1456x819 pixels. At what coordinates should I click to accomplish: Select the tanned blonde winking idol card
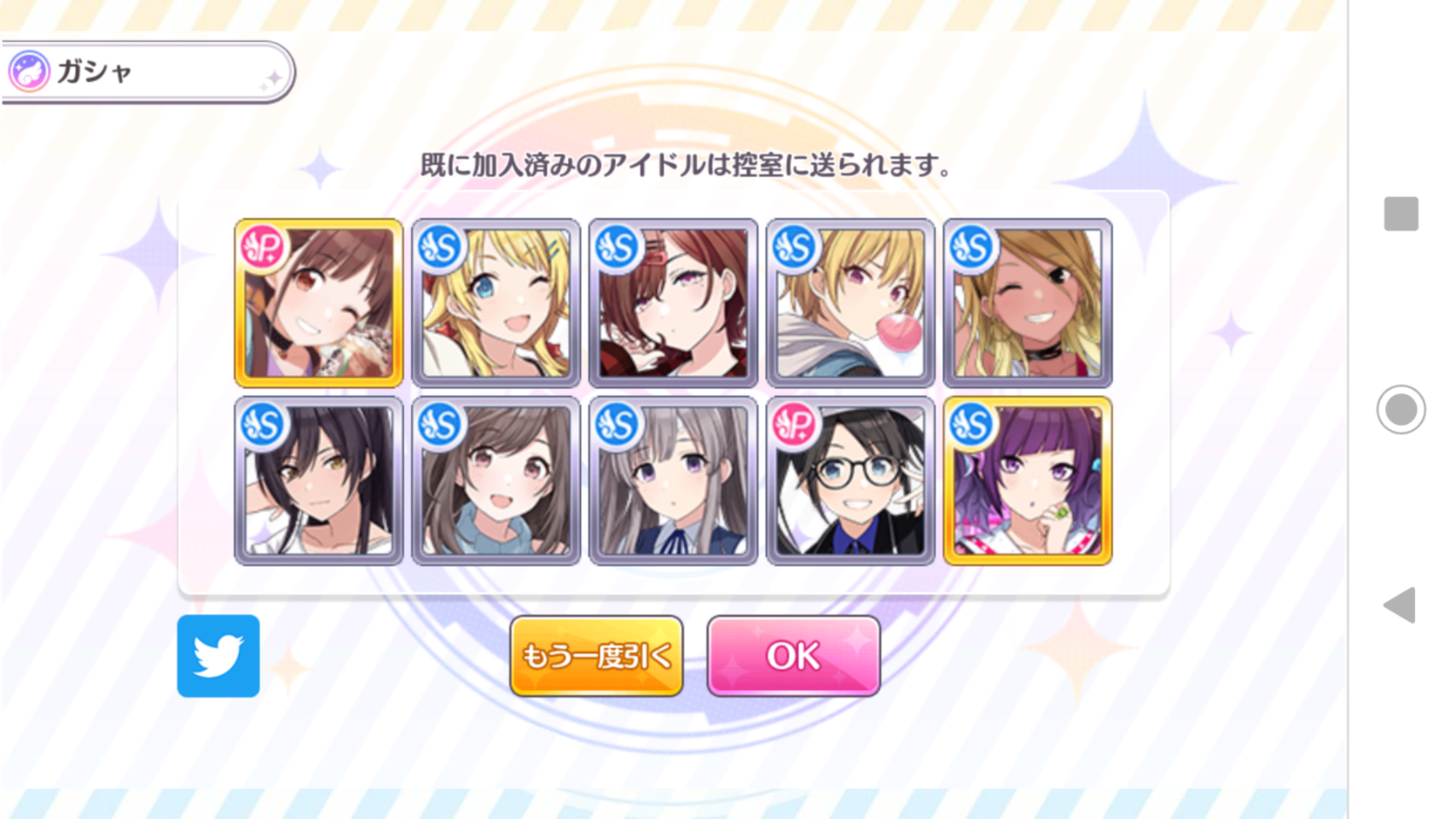point(1028,303)
